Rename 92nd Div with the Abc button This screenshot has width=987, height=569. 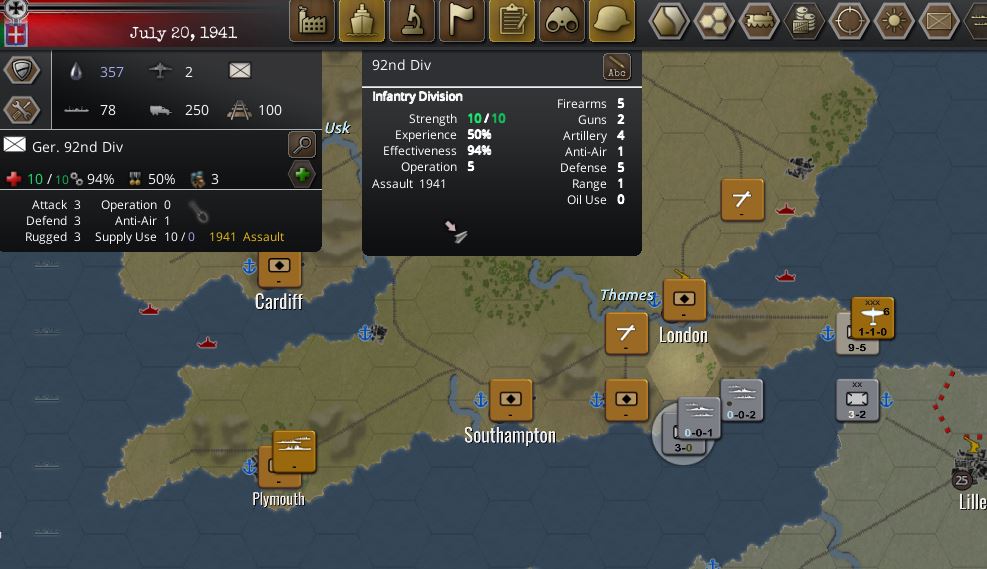coord(617,68)
